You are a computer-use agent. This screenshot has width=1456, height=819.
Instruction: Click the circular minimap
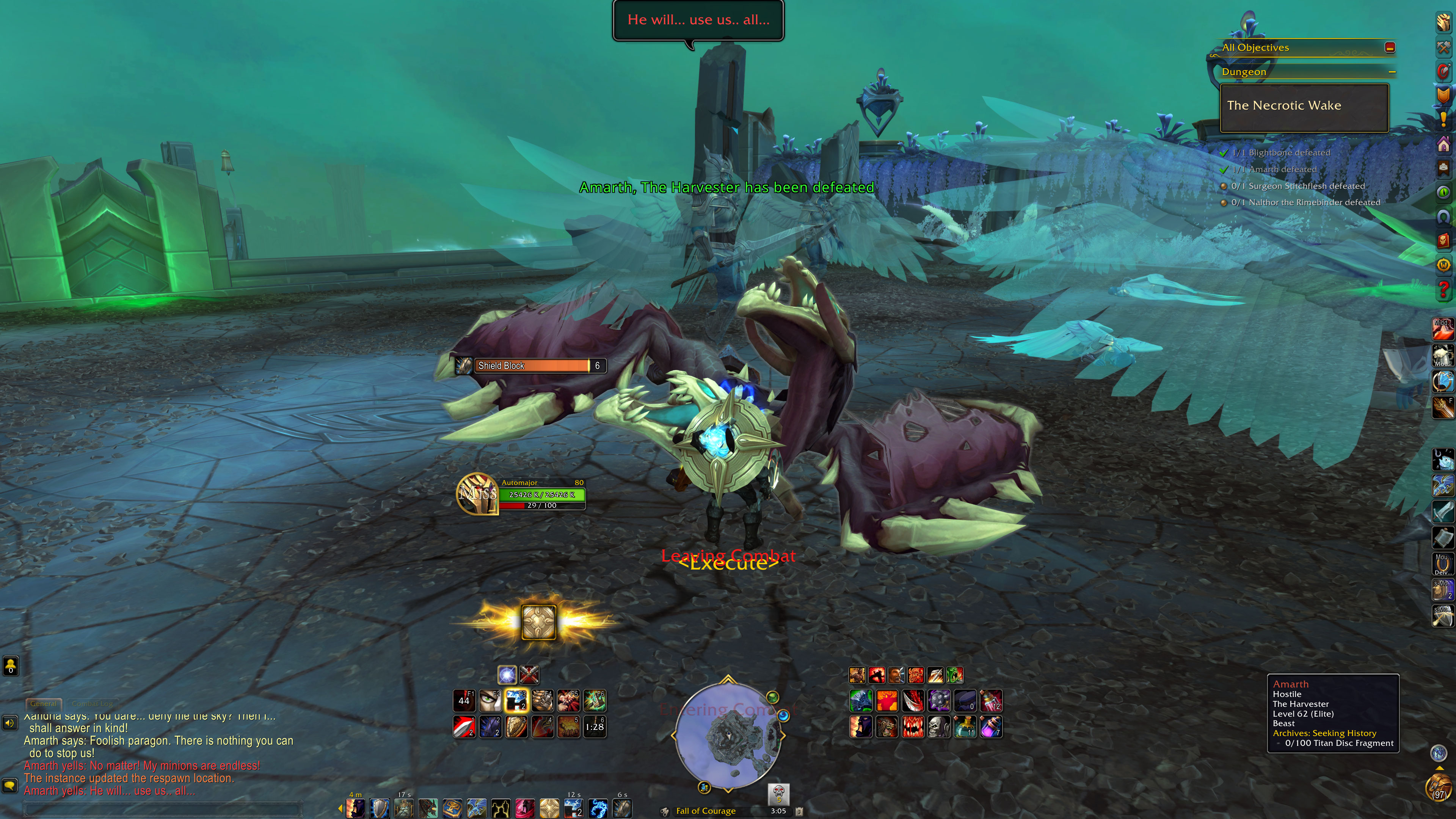coord(728,735)
